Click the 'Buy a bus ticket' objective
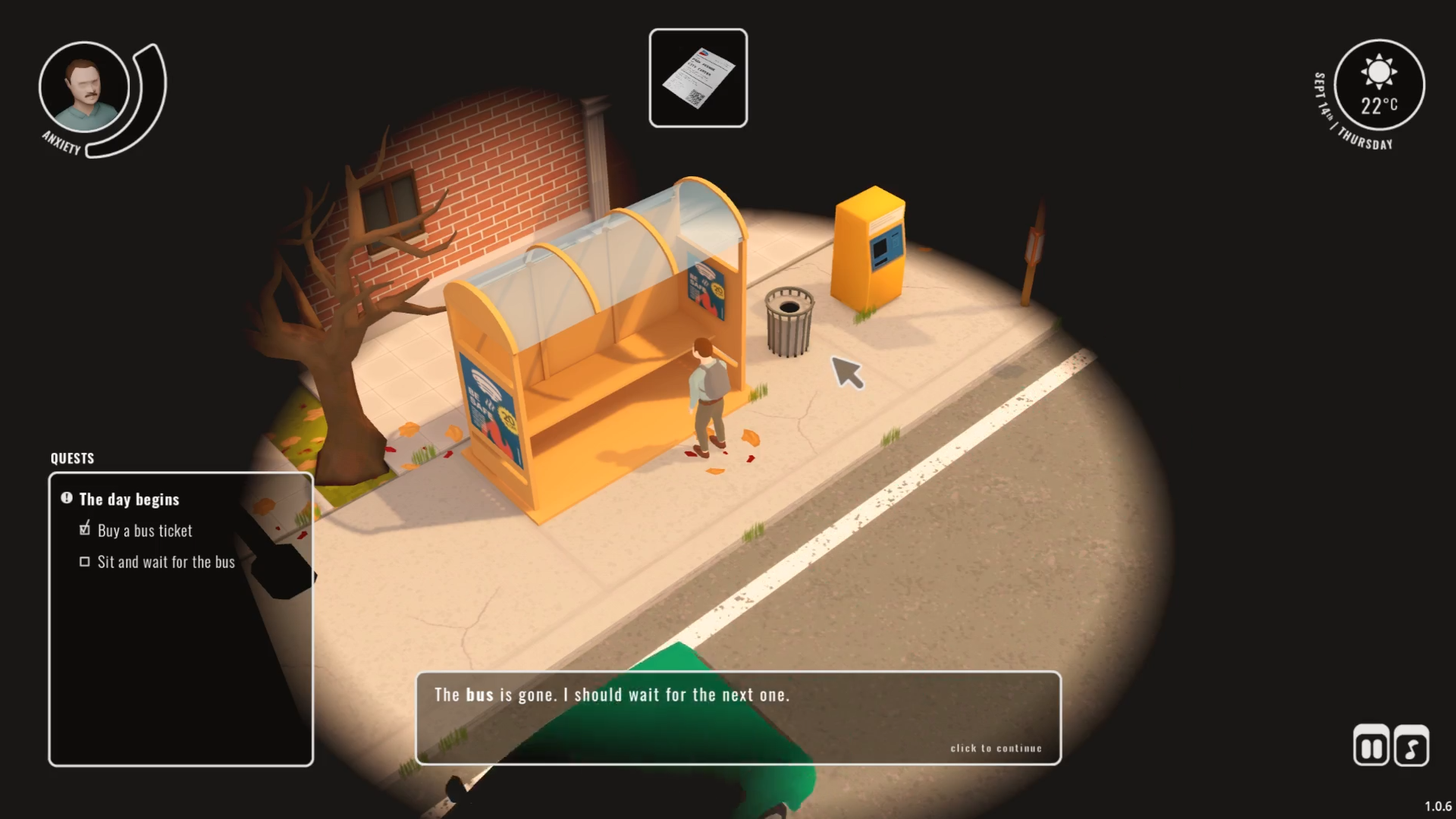Screen dimensions: 1456x819 144,531
